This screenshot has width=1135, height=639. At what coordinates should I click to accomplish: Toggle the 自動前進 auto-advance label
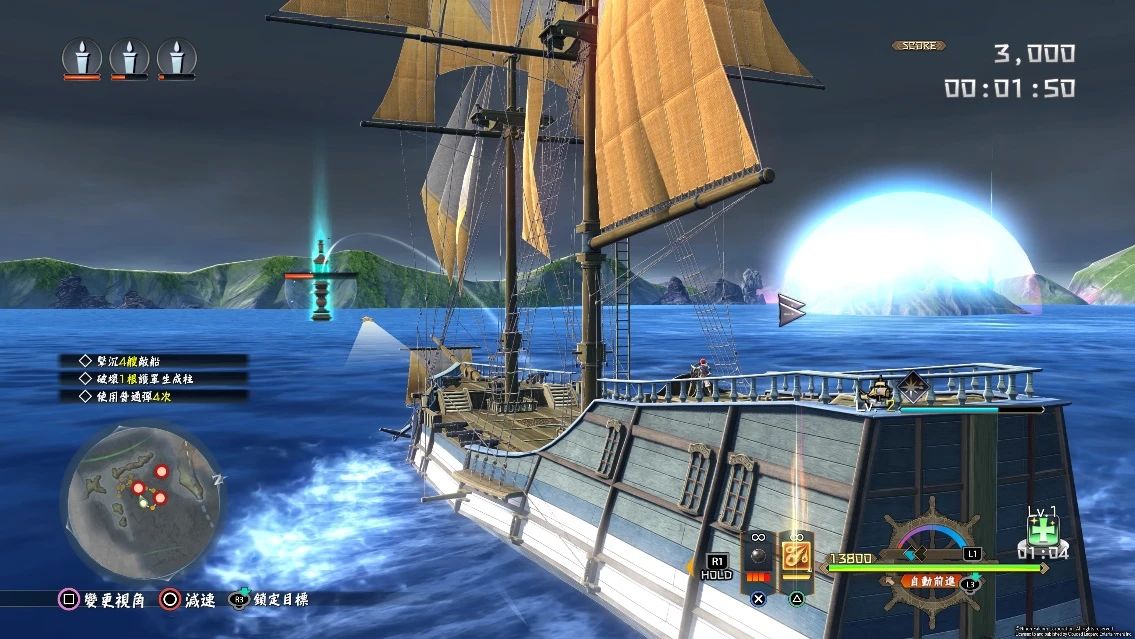pyautogui.click(x=929, y=580)
